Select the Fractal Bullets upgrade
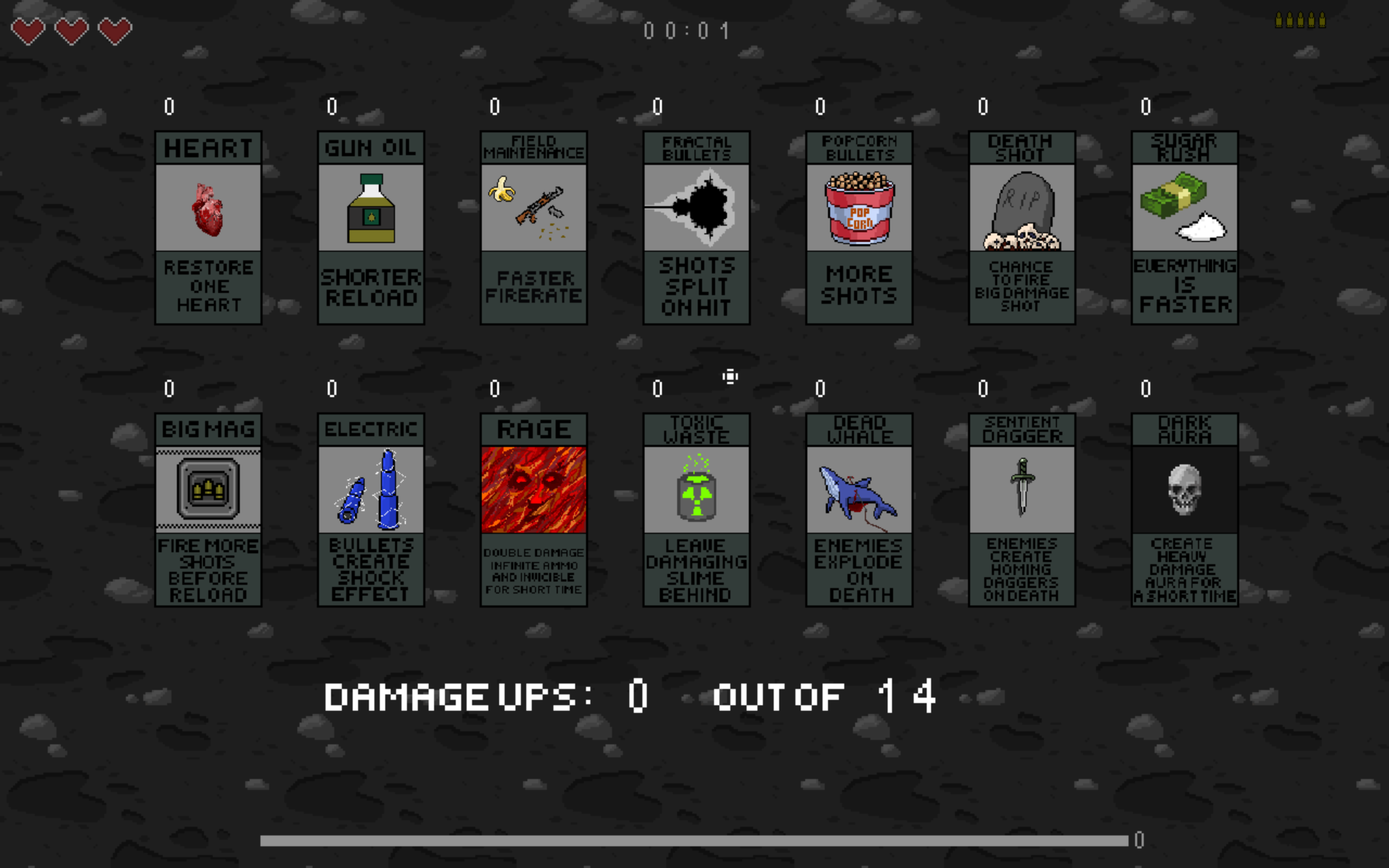 coord(696,227)
